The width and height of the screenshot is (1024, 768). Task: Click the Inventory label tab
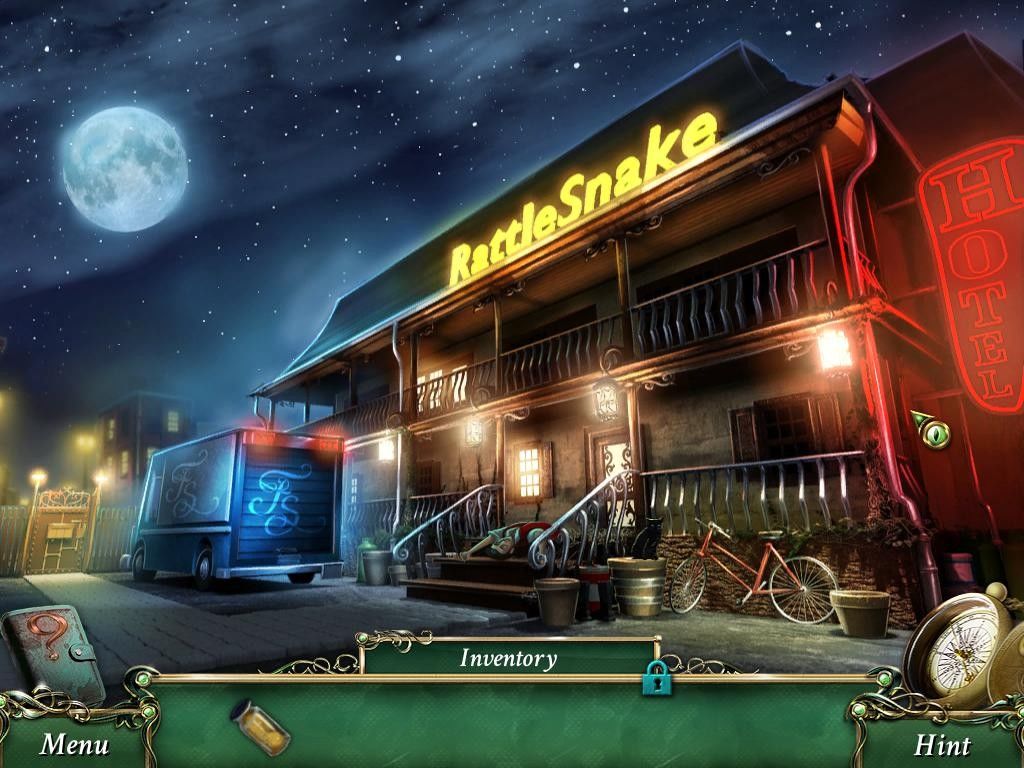[508, 658]
